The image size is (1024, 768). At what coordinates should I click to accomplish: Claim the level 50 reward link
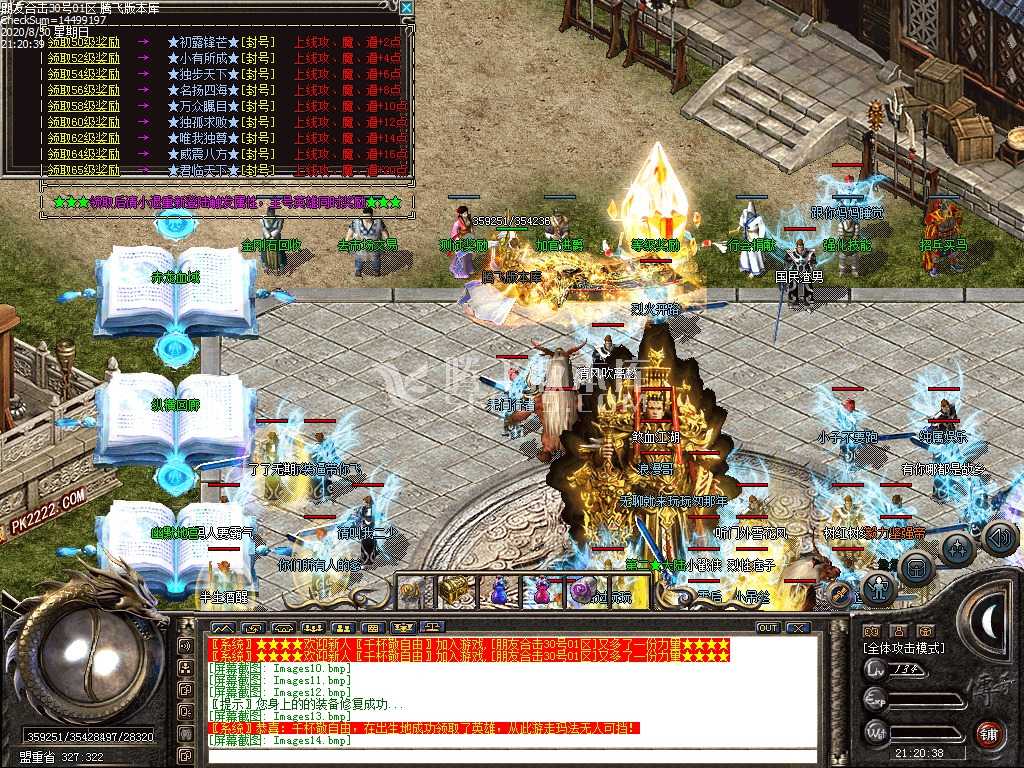click(84, 42)
